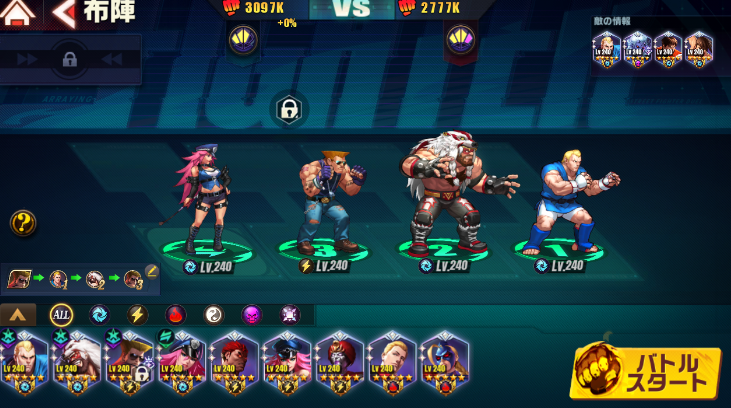The image size is (731, 408).
Task: Filter fighters by red flame element
Action: coord(176,315)
